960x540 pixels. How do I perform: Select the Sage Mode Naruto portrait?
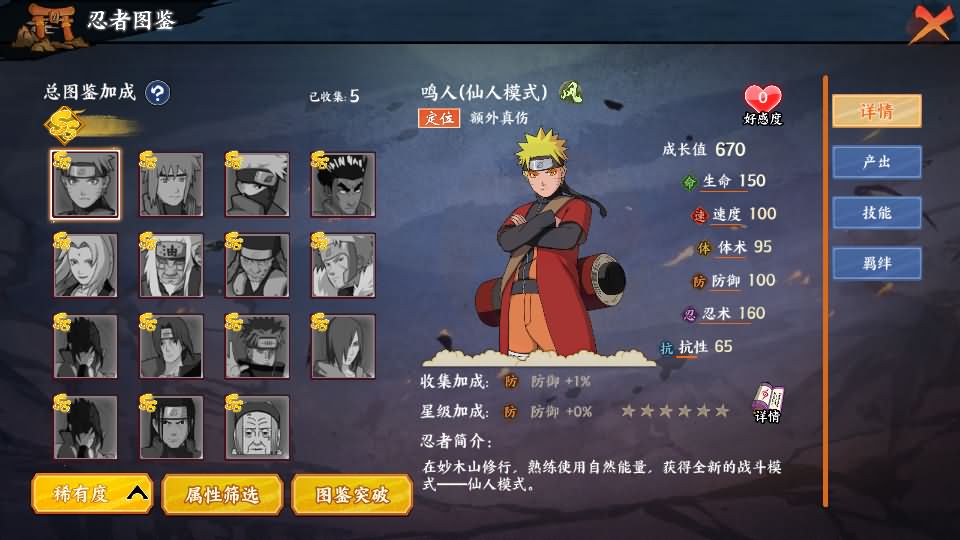[x=85, y=185]
